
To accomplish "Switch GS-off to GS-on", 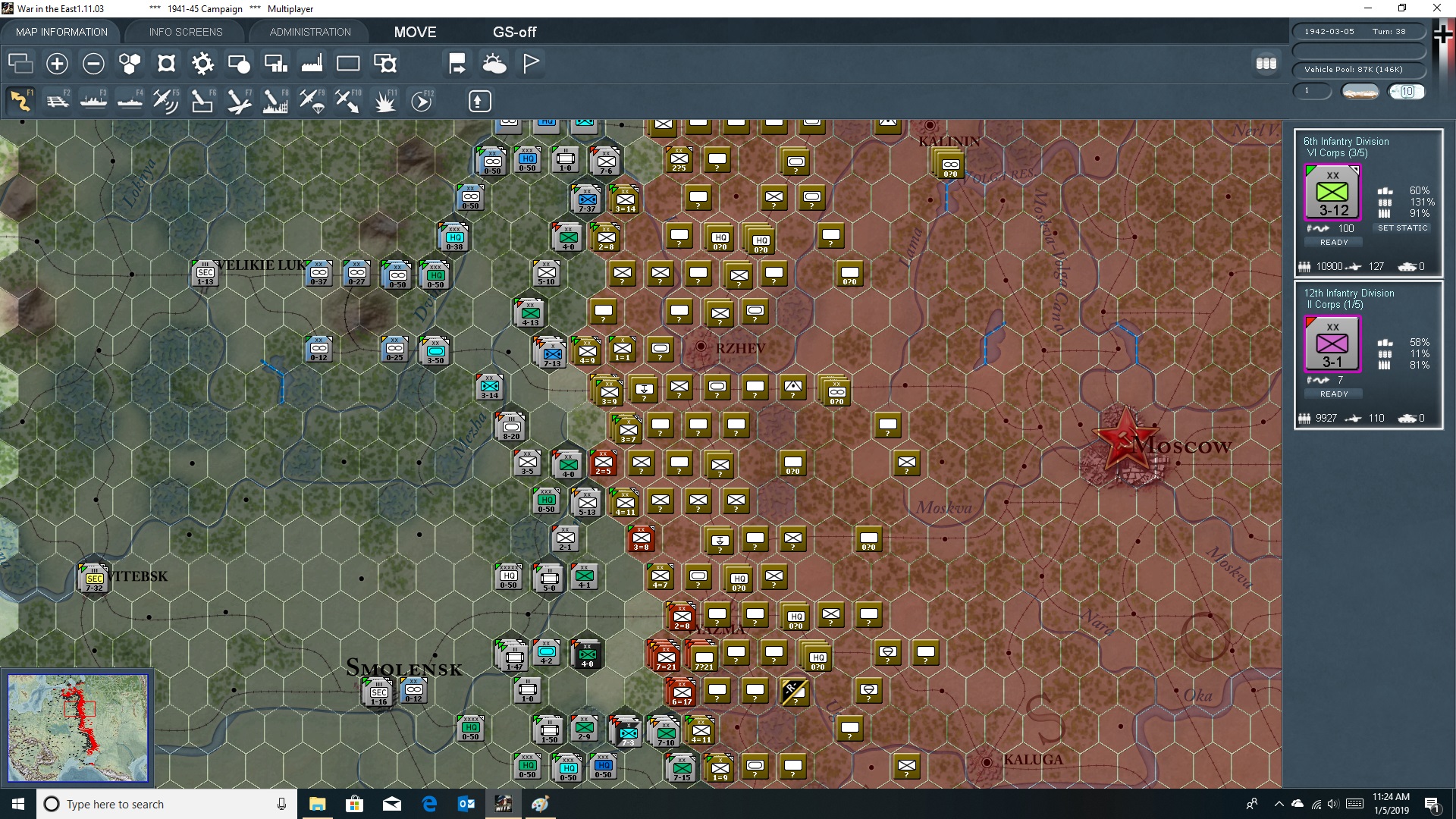I will click(516, 32).
